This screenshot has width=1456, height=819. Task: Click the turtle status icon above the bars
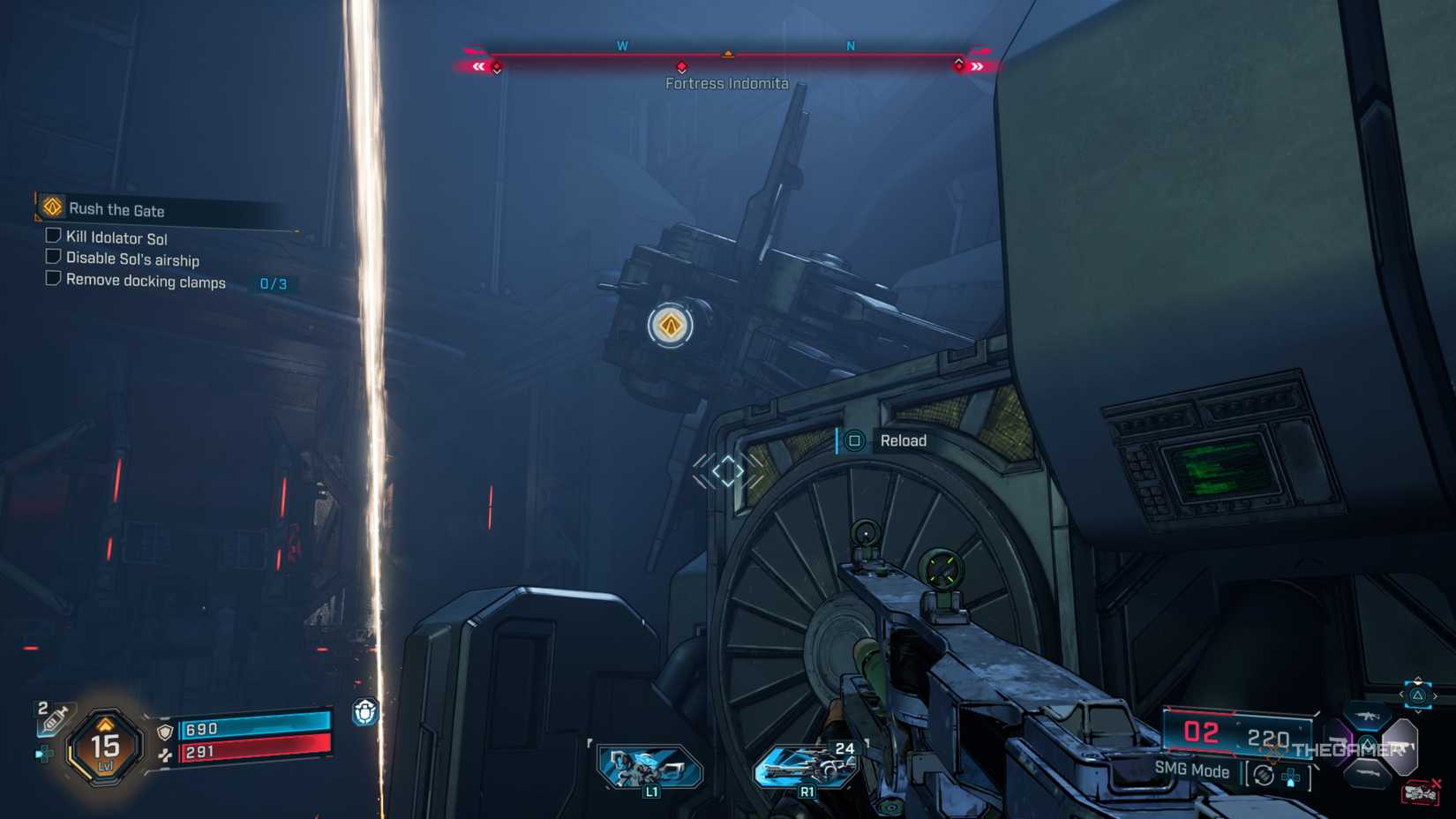coord(365,711)
